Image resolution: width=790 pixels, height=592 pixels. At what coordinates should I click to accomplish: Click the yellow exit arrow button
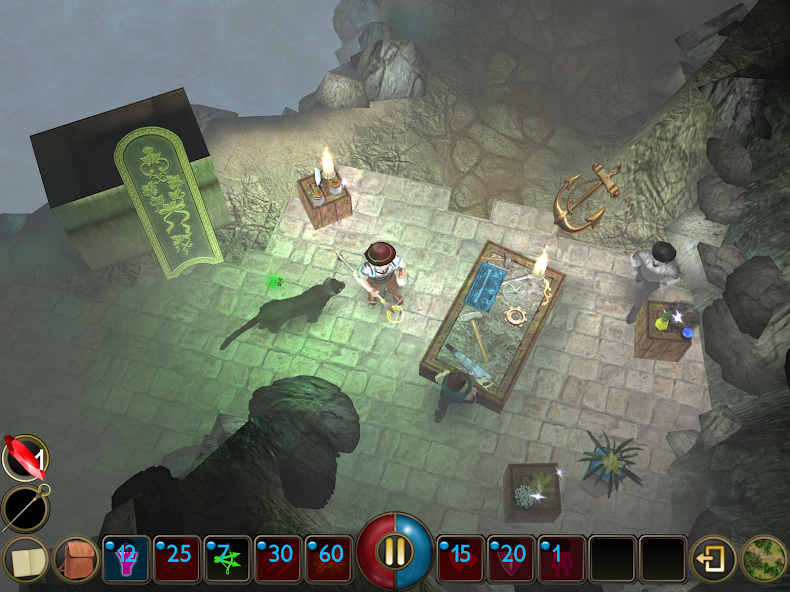click(713, 559)
